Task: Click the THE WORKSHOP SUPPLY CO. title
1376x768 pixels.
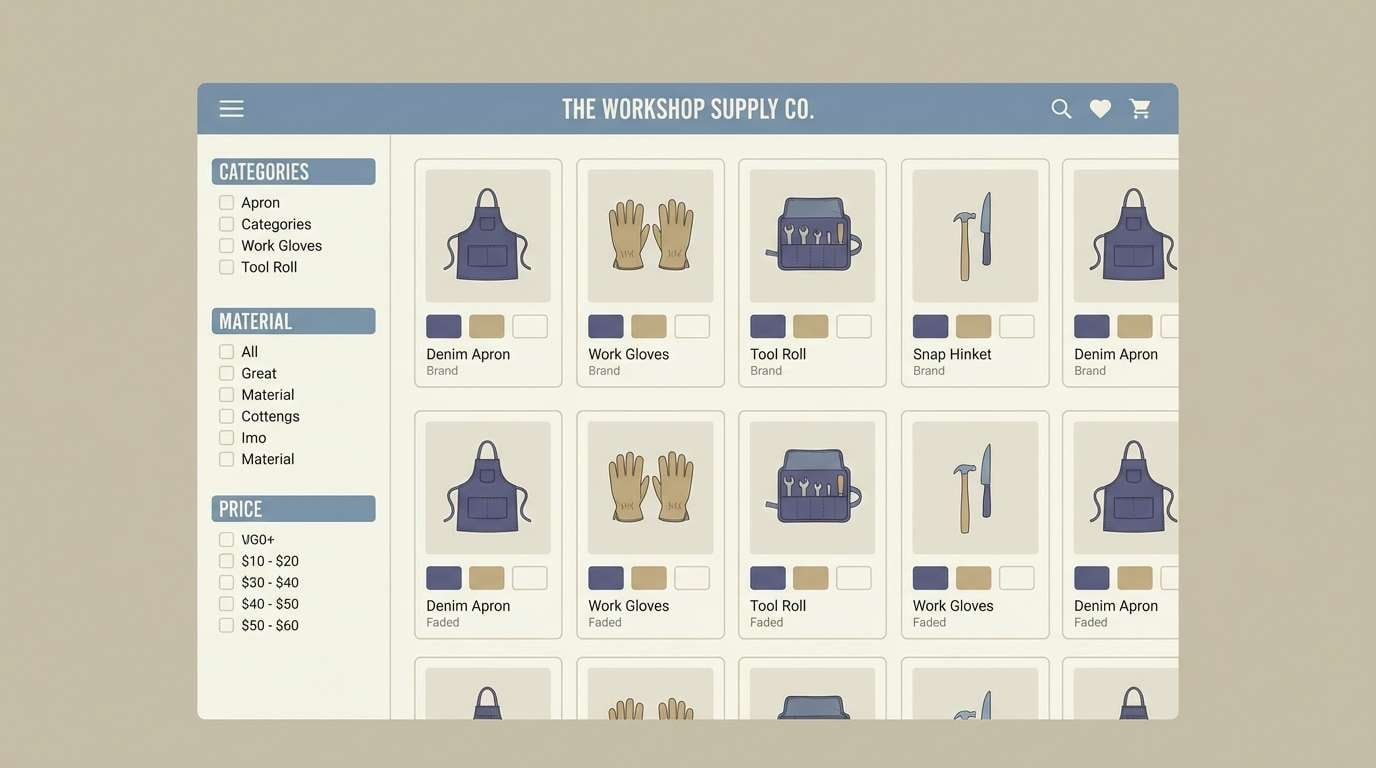Action: 687,107
